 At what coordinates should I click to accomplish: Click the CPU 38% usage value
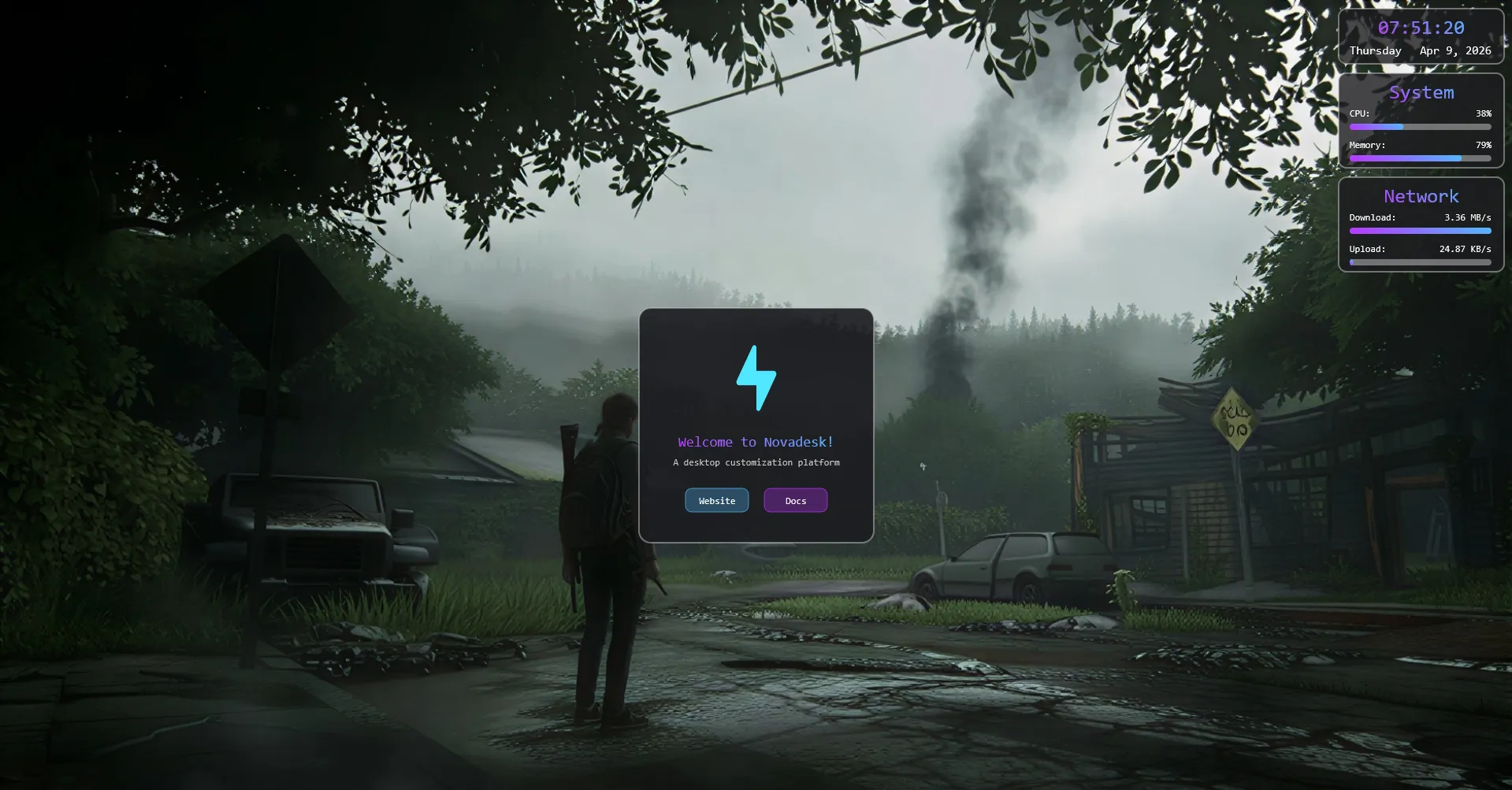[1483, 113]
